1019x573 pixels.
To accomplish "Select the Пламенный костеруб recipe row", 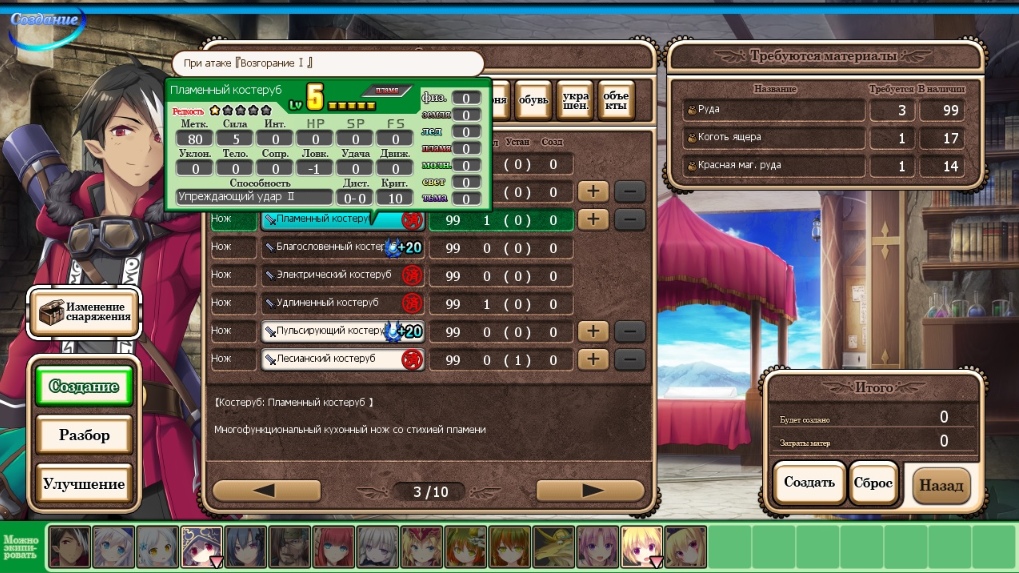I will 320,219.
